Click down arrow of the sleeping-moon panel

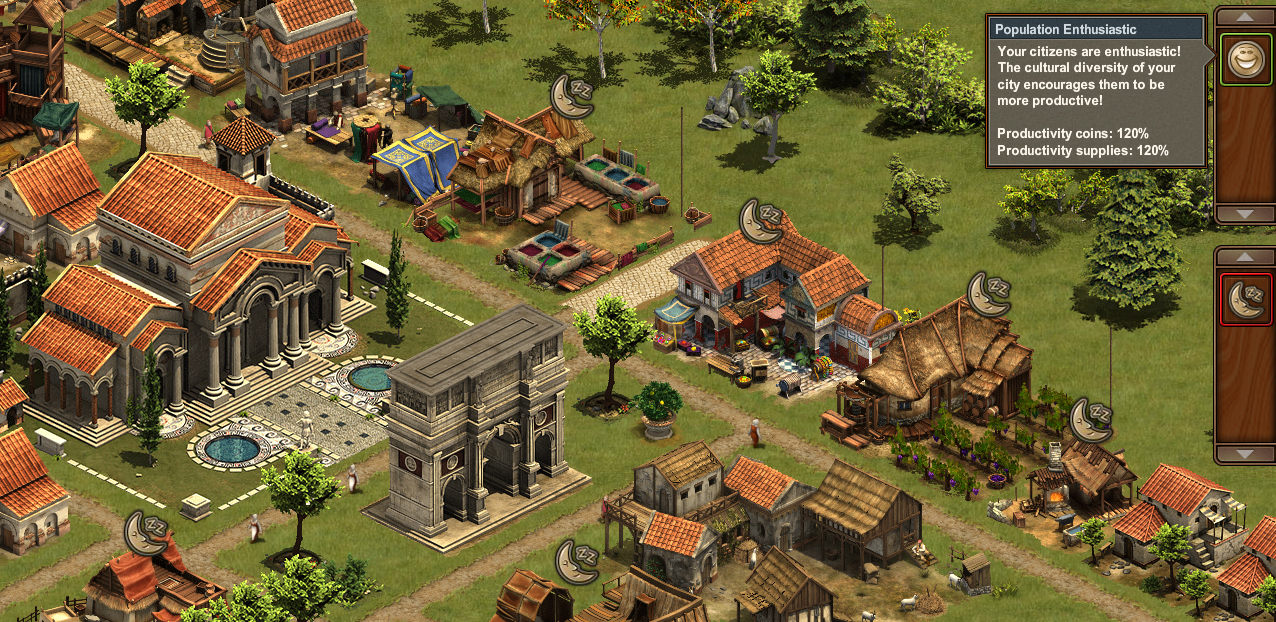point(1245,454)
